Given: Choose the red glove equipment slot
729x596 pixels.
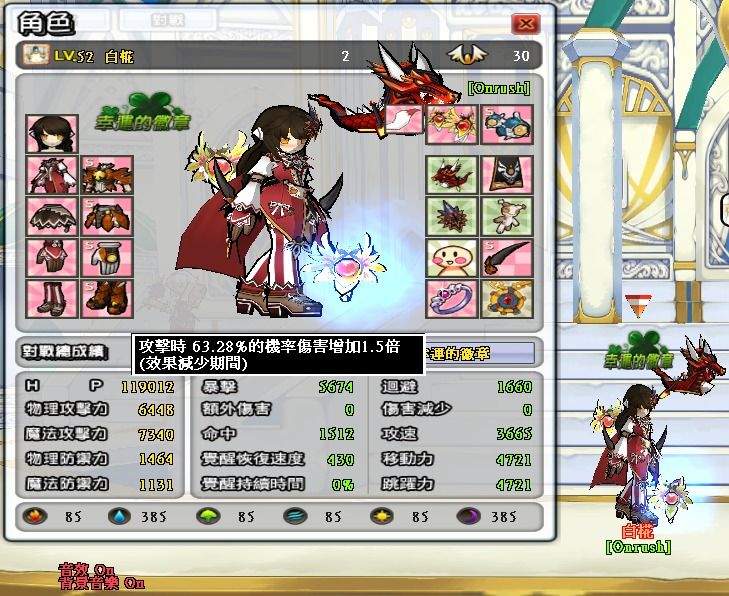Looking at the screenshot, I should coord(46,257).
